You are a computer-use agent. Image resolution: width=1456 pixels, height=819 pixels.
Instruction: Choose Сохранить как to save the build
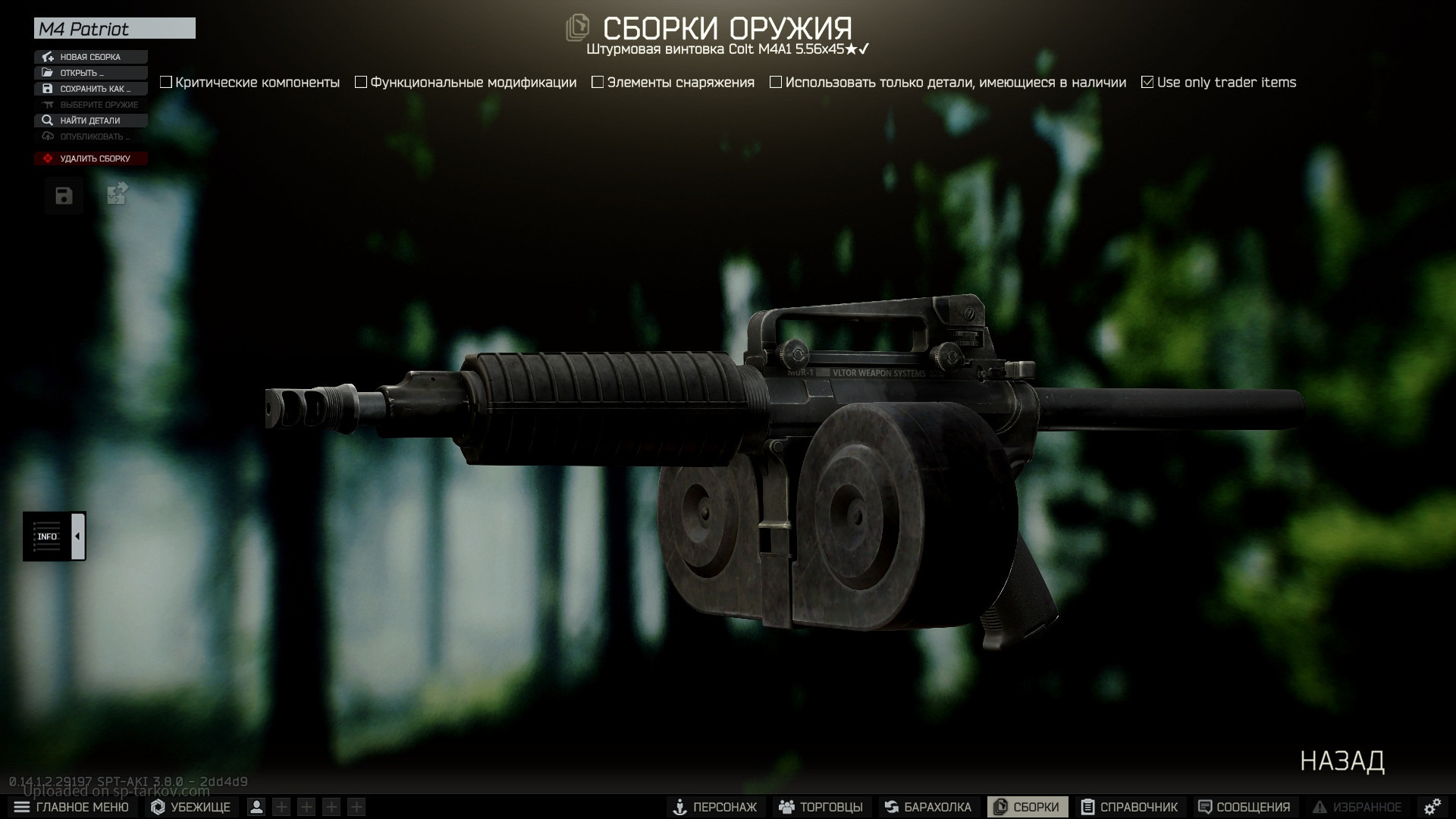coord(90,89)
